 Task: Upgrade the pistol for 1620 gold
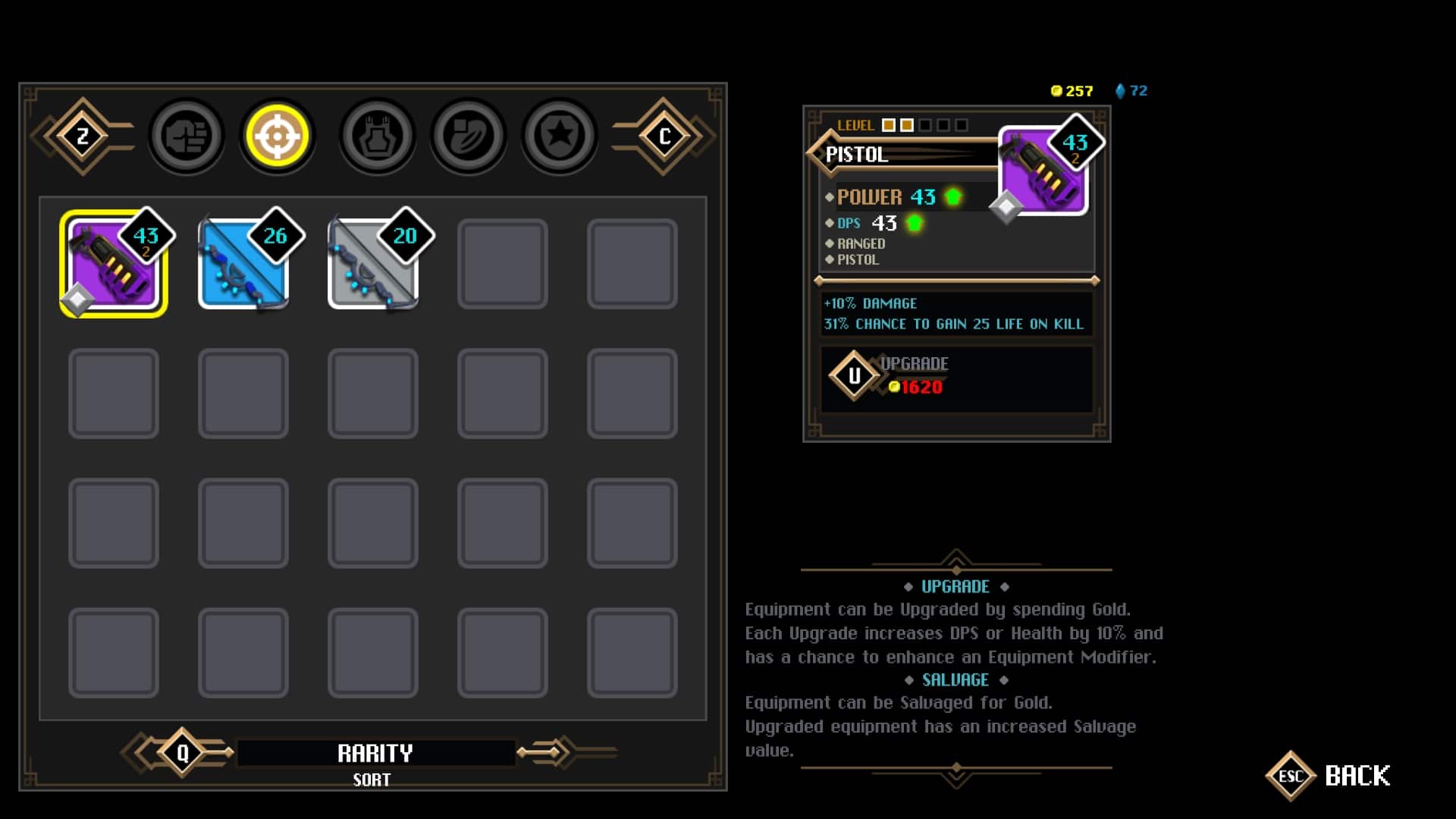click(854, 375)
